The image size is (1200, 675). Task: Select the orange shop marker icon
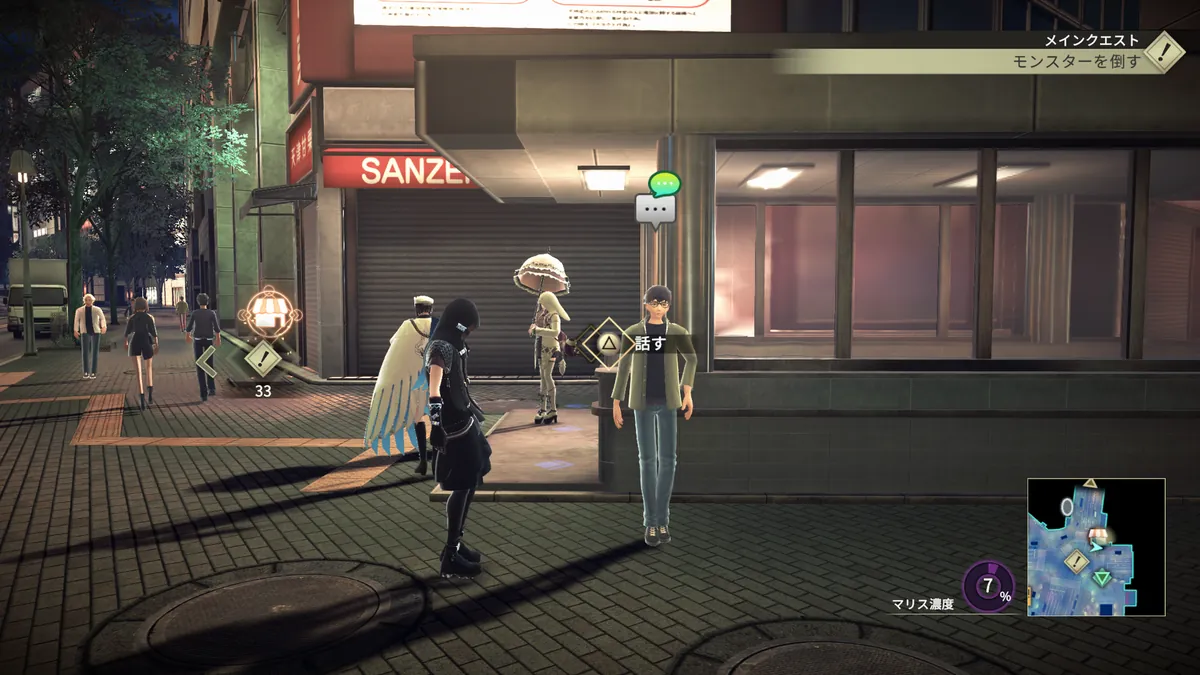266,310
